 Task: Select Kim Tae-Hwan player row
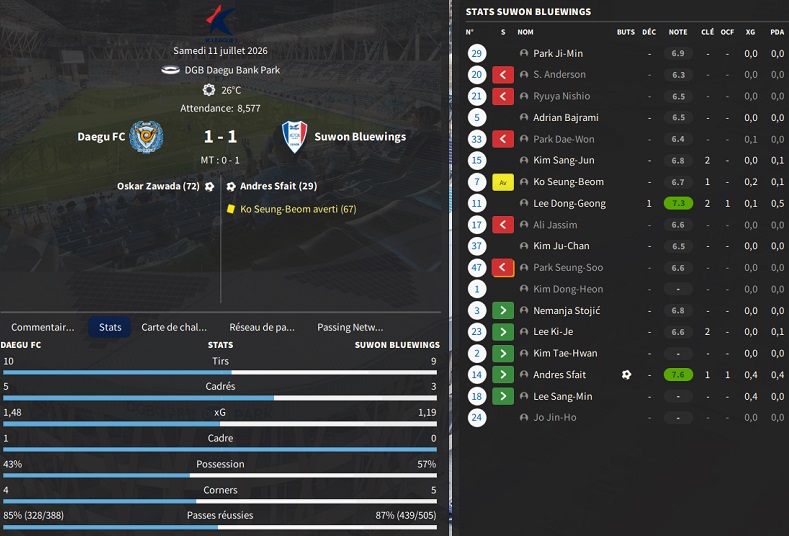click(x=565, y=353)
